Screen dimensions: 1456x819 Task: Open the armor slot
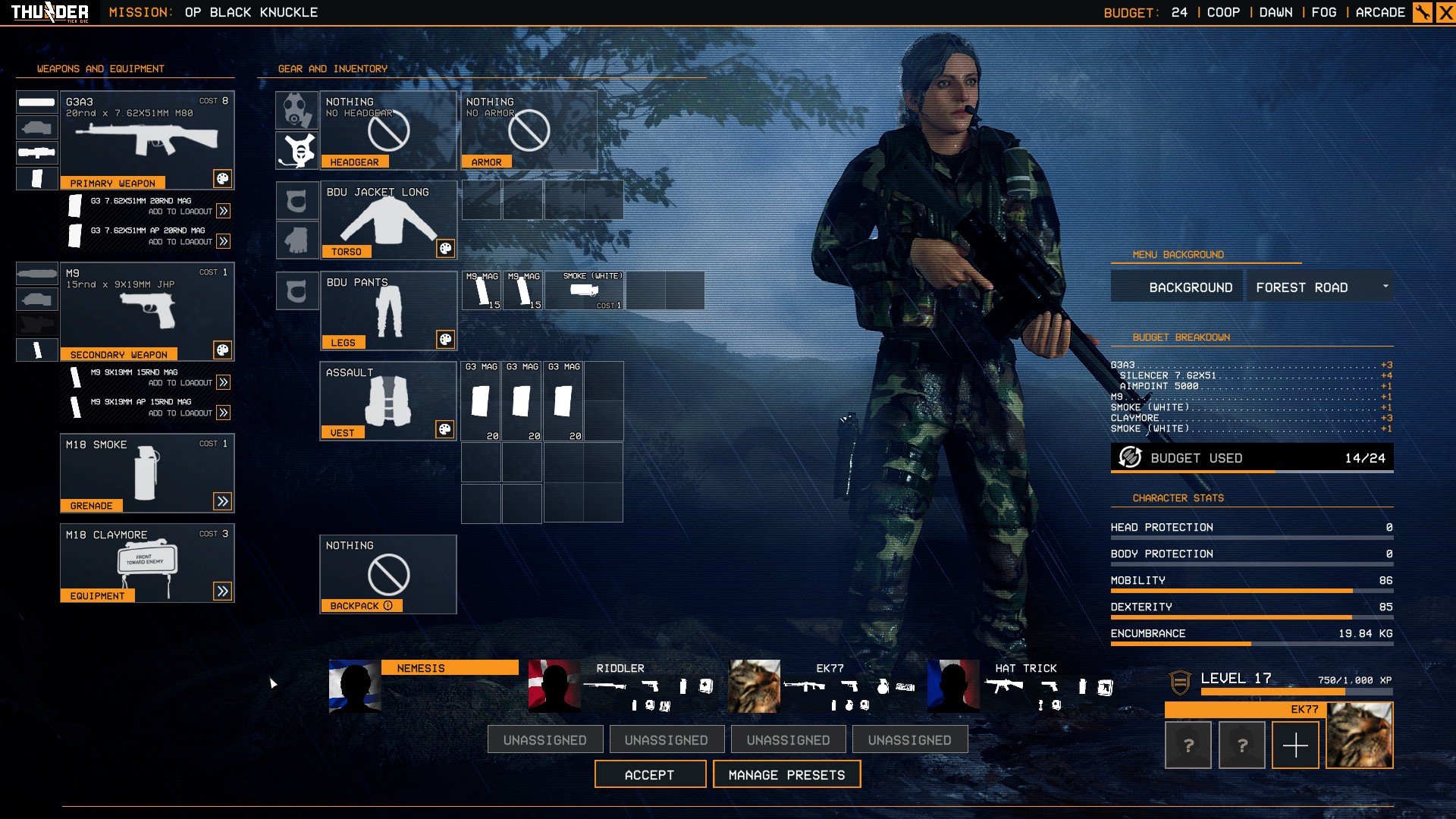tap(528, 130)
